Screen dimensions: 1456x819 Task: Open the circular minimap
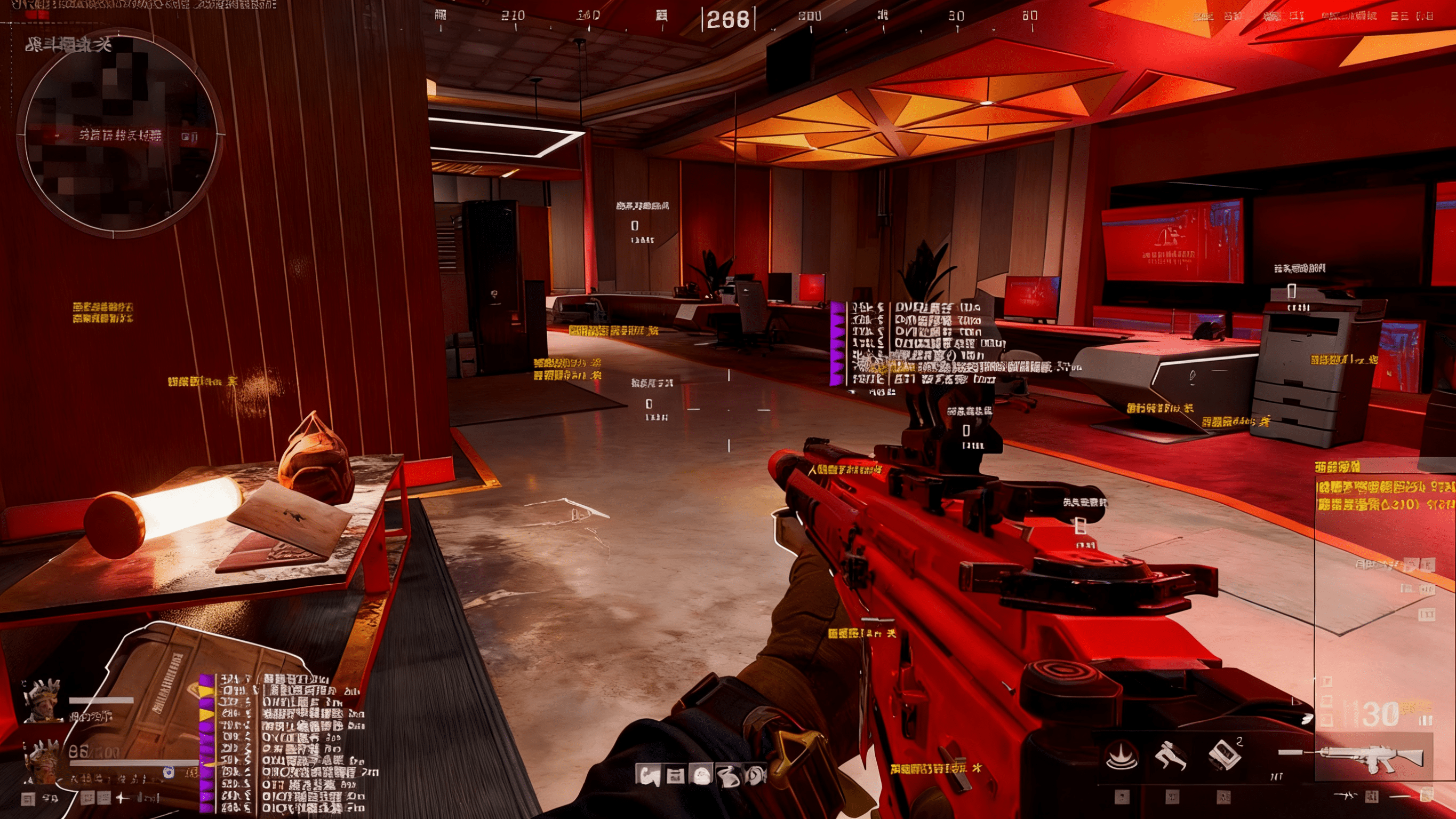[119, 134]
